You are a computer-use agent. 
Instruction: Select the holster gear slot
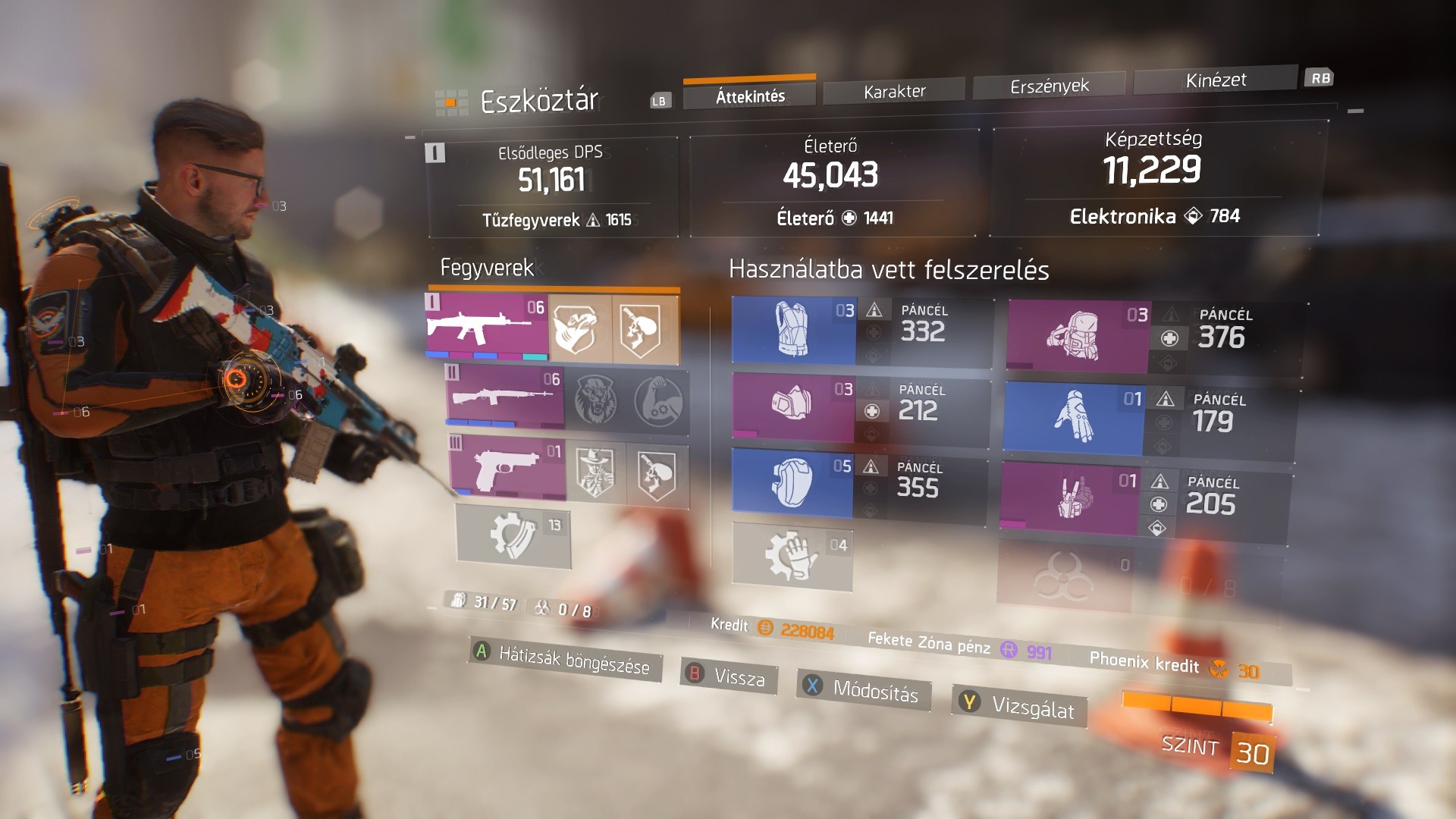click(x=1069, y=498)
